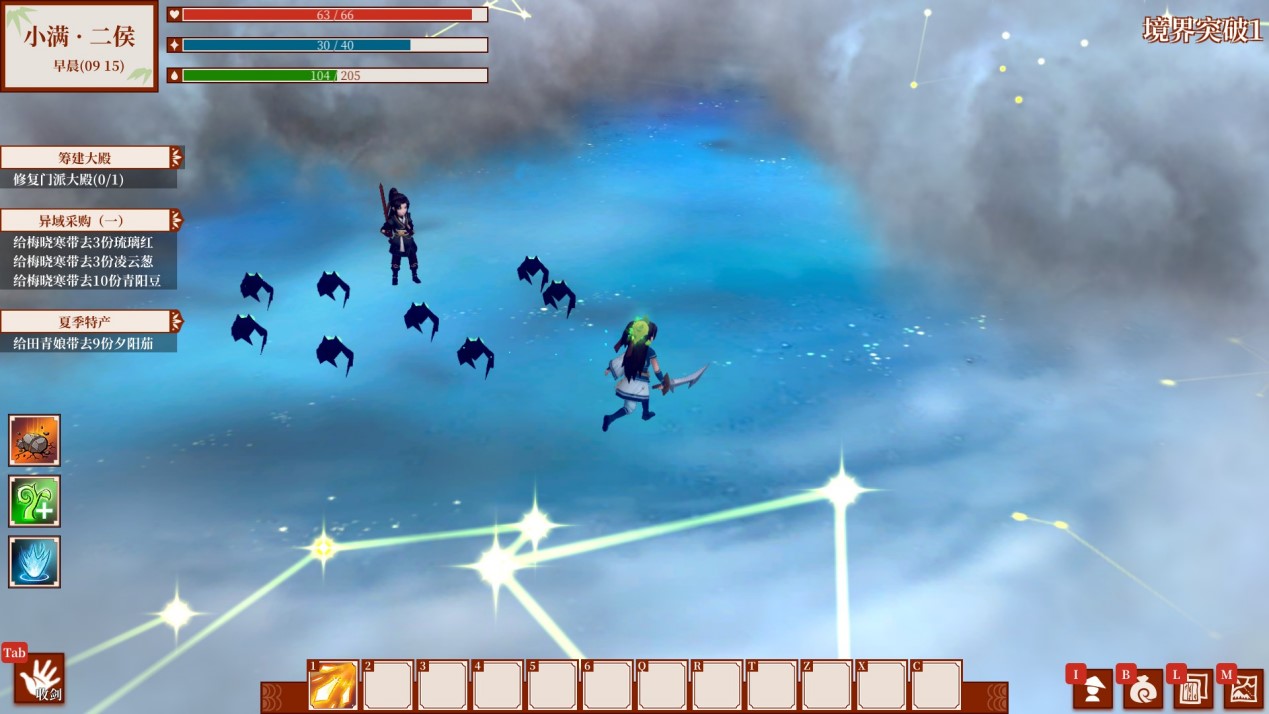
Task: Open the character panel with straw hat icon
Action: tap(1093, 689)
